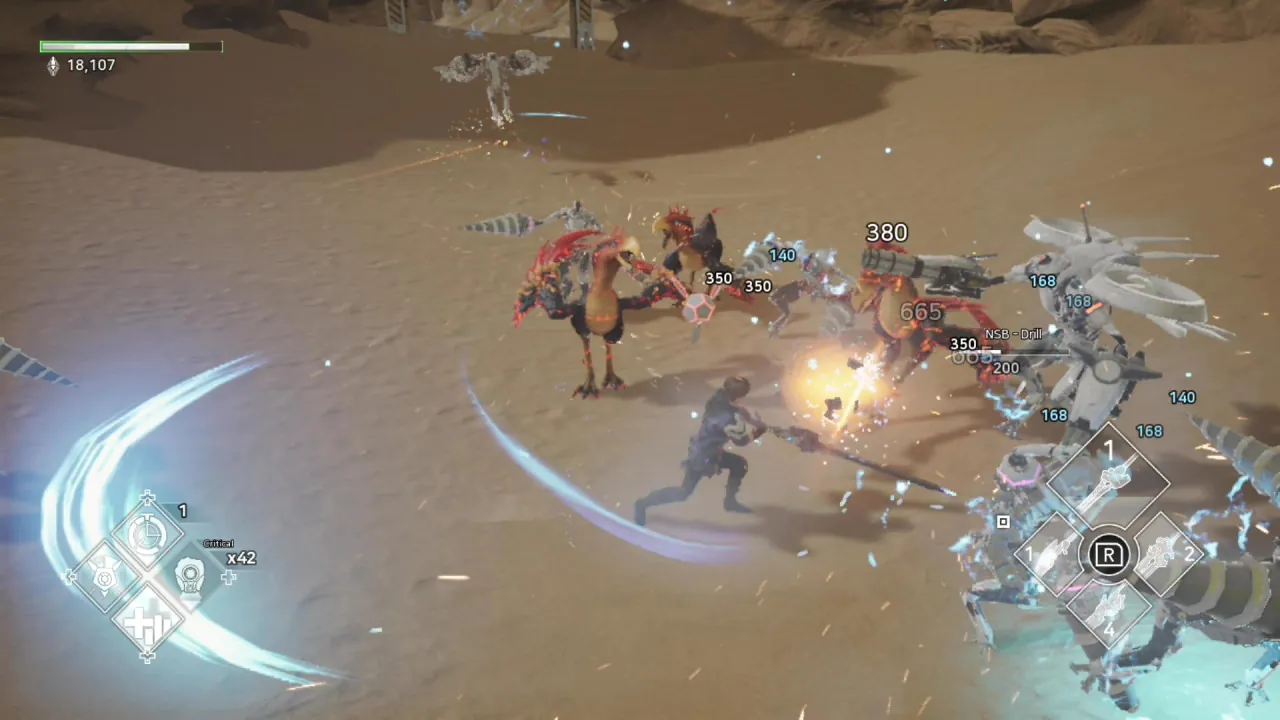The width and height of the screenshot is (1280, 720).
Task: Click the 168 damage number near the drone
Action: click(x=1043, y=281)
